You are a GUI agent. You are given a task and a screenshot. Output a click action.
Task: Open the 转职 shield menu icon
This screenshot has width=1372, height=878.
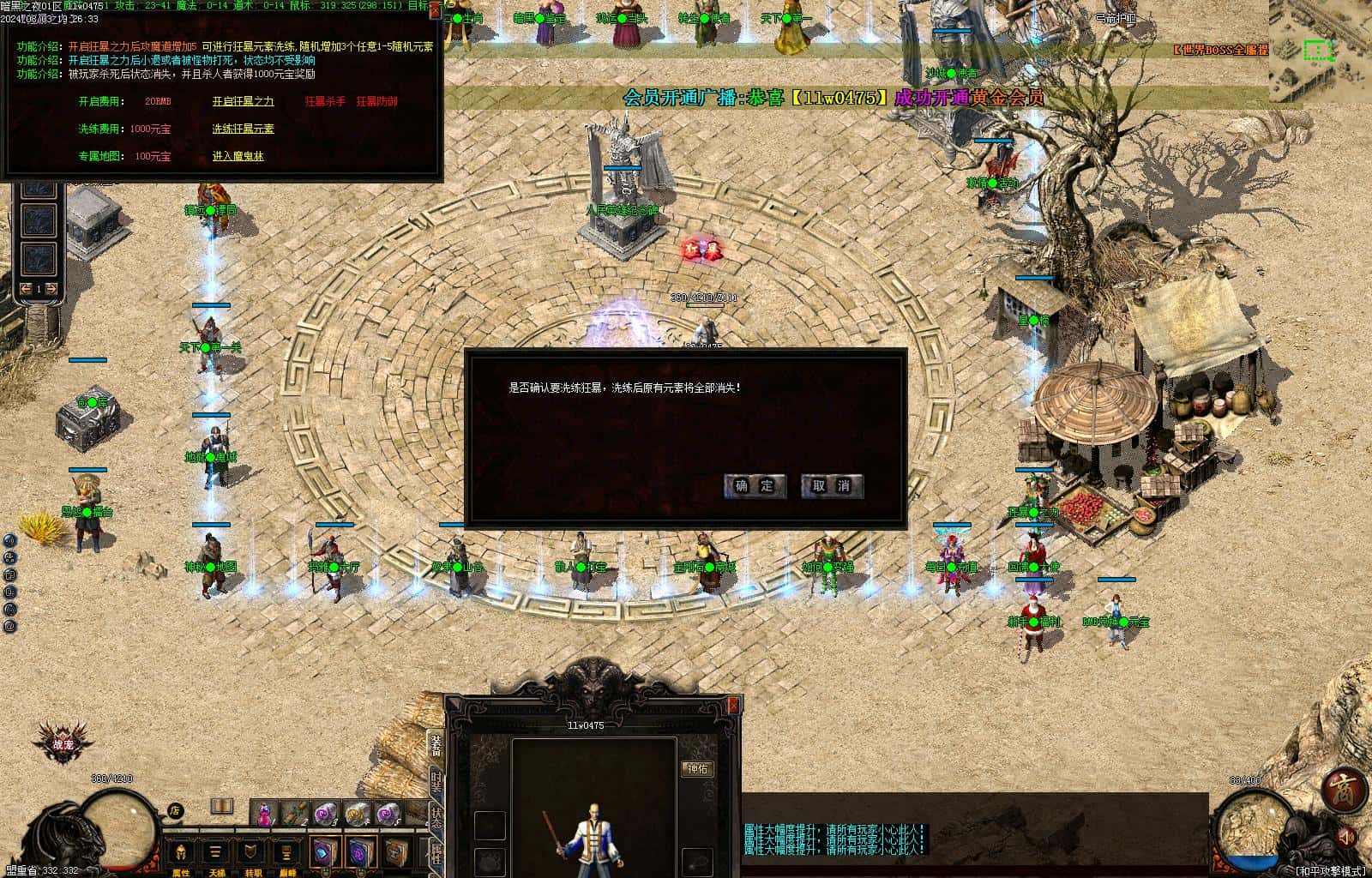250,853
